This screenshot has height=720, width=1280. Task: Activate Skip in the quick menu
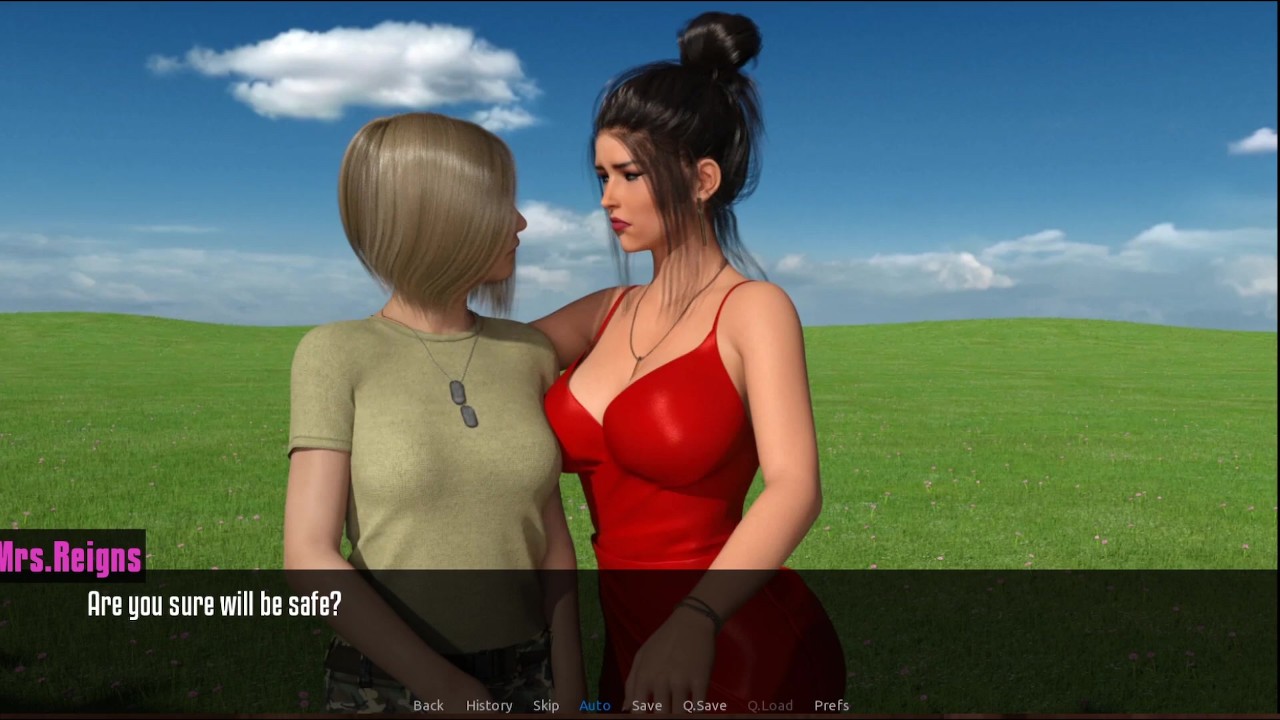coord(546,705)
